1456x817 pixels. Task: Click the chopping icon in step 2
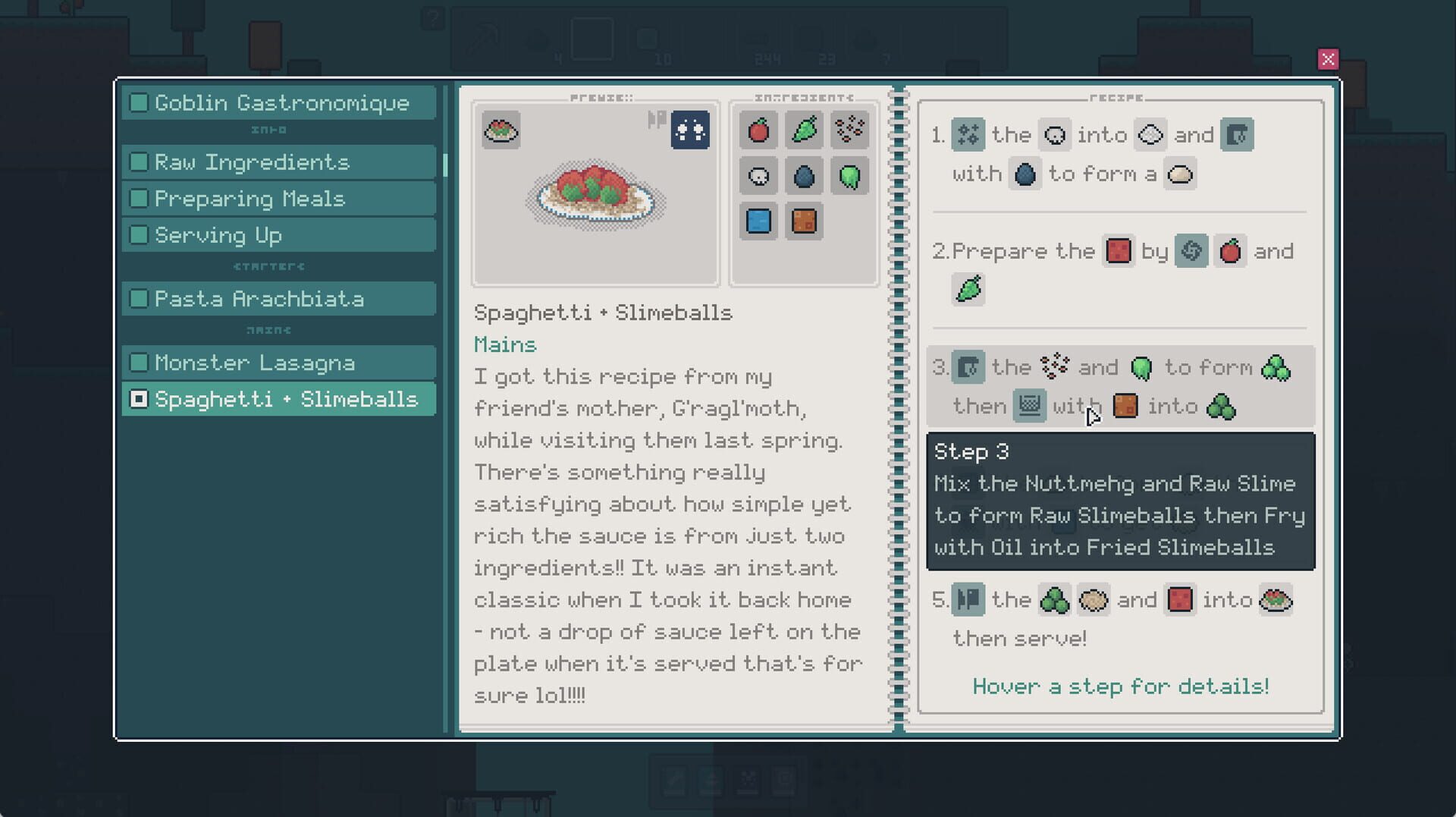[1191, 251]
